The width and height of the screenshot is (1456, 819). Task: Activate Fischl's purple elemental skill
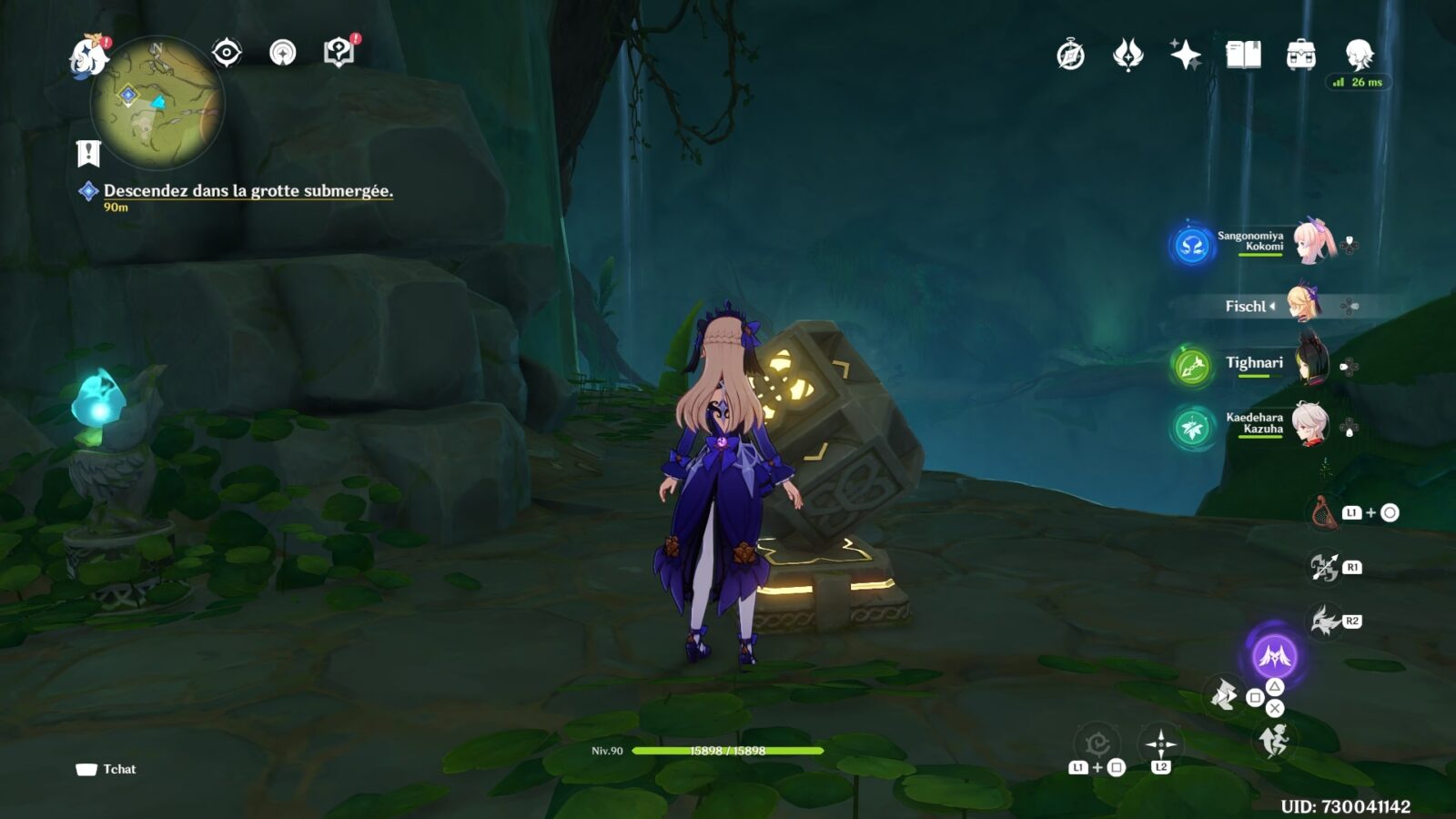pyautogui.click(x=1274, y=655)
